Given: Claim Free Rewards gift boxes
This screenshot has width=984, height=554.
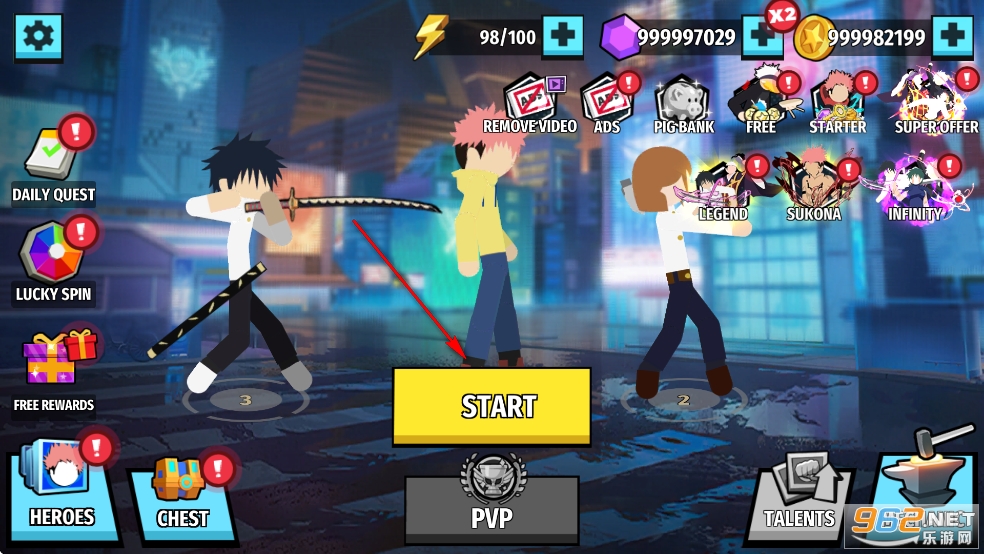Looking at the screenshot, I should 54,370.
